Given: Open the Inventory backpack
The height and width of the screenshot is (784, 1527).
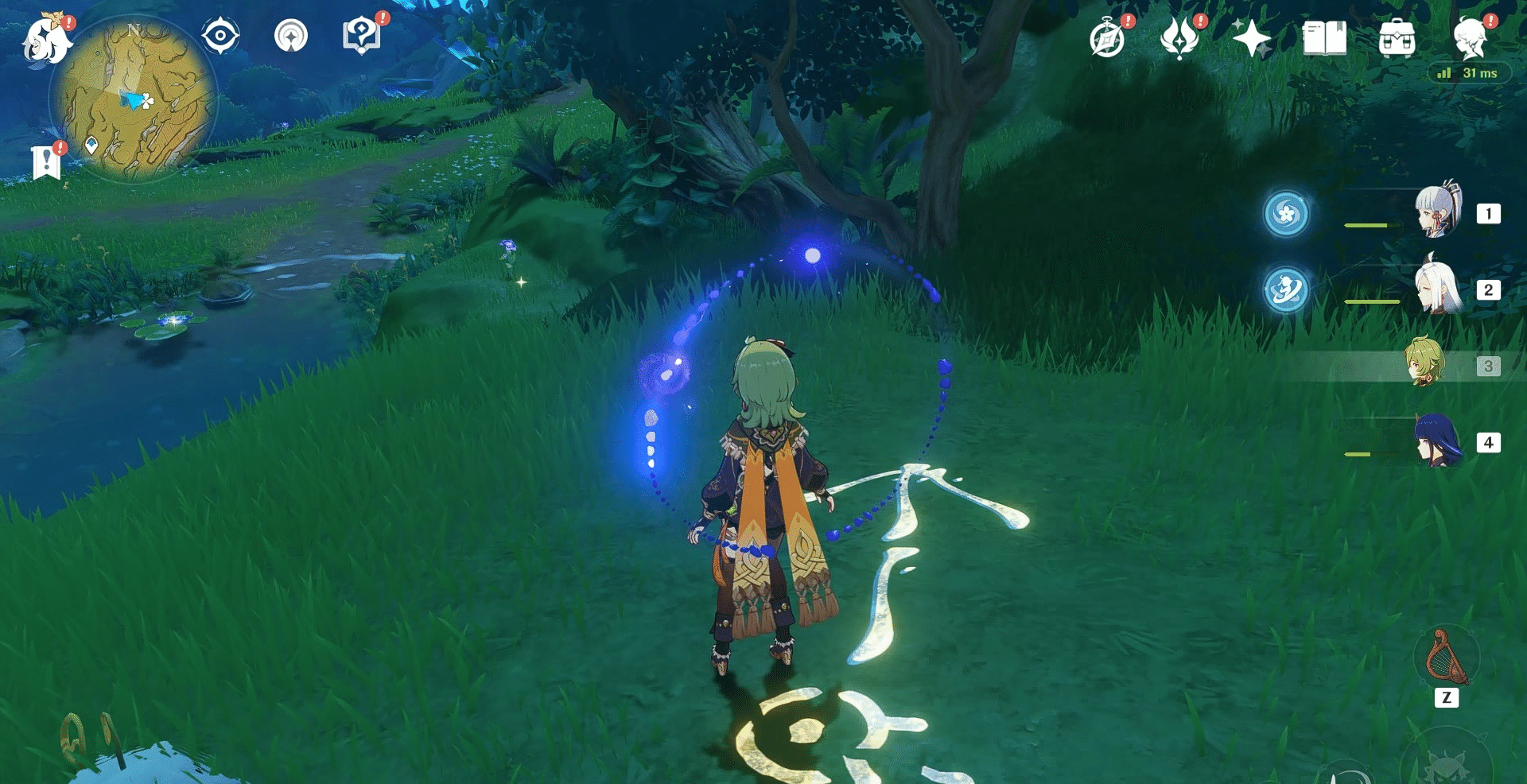Looking at the screenshot, I should pyautogui.click(x=1397, y=36).
